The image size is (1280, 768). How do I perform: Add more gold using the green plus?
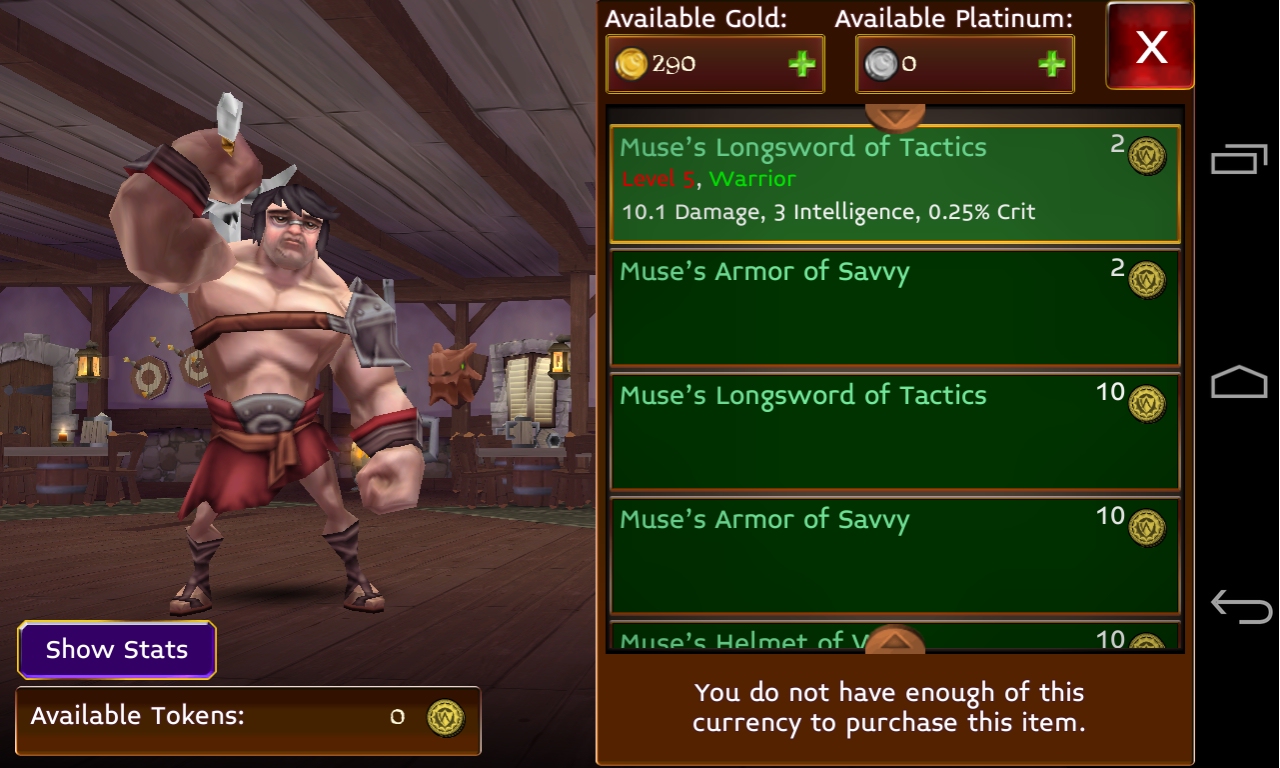[x=801, y=65]
